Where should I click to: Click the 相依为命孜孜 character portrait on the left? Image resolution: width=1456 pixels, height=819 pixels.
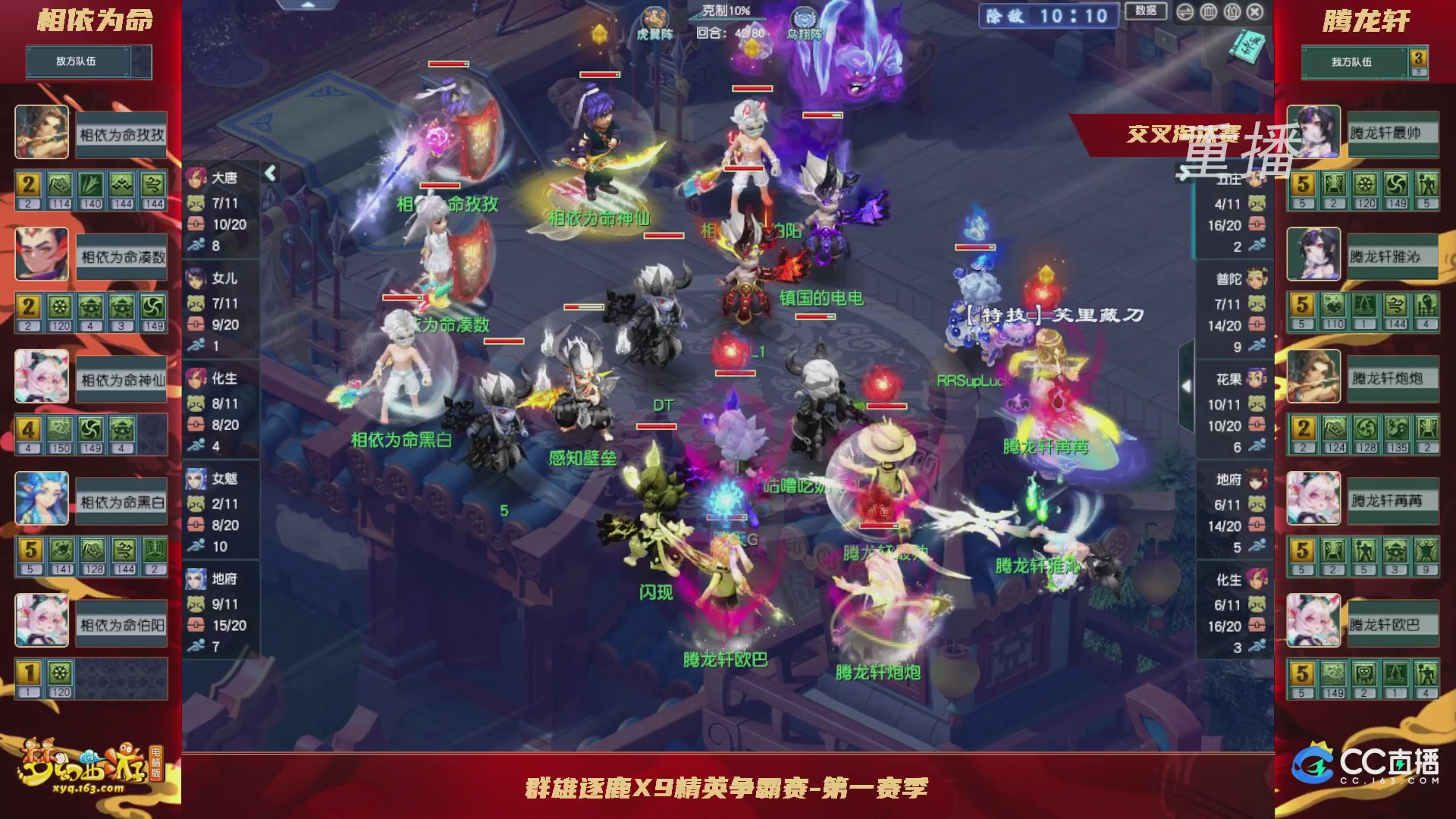click(x=43, y=133)
